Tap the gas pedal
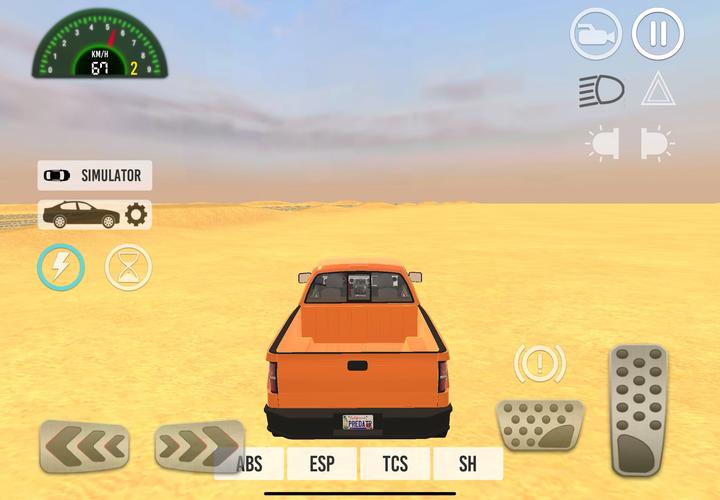This screenshot has width=720, height=500. point(638,410)
